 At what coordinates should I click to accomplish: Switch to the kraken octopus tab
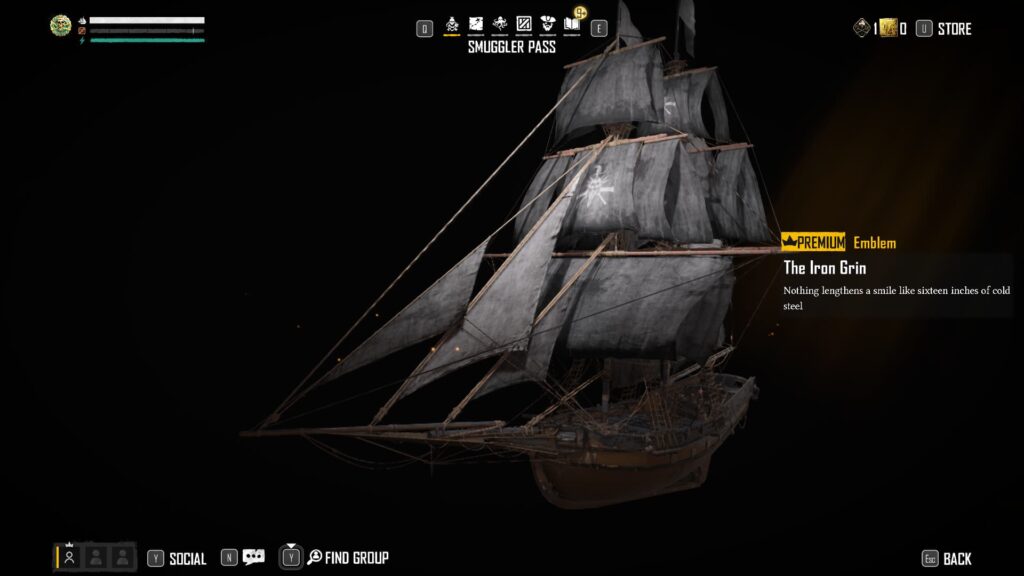coord(499,23)
